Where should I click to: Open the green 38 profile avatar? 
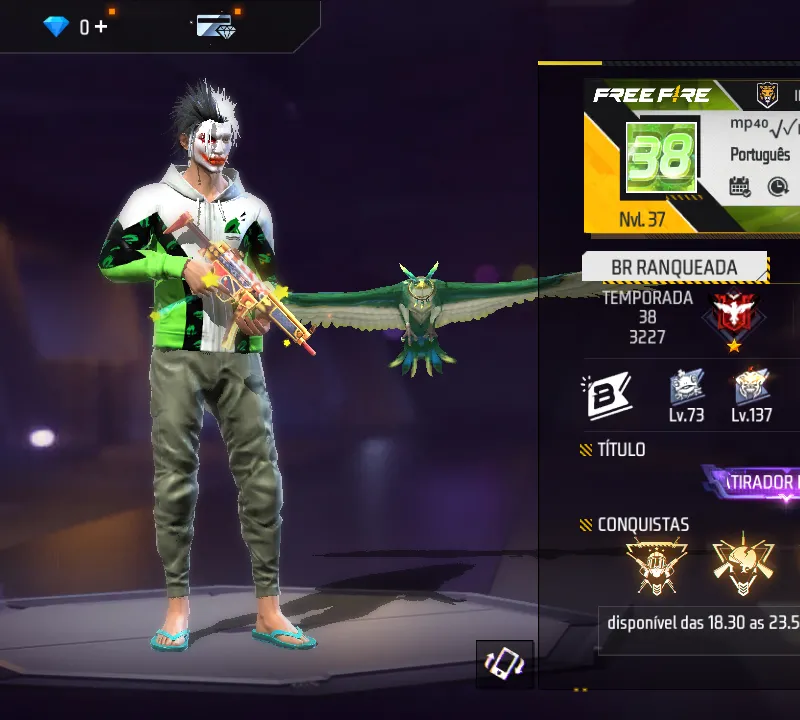[x=660, y=158]
